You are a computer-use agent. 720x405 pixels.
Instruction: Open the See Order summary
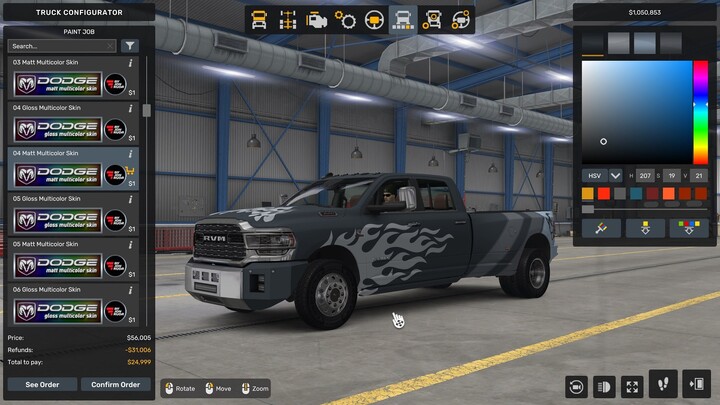tap(42, 385)
